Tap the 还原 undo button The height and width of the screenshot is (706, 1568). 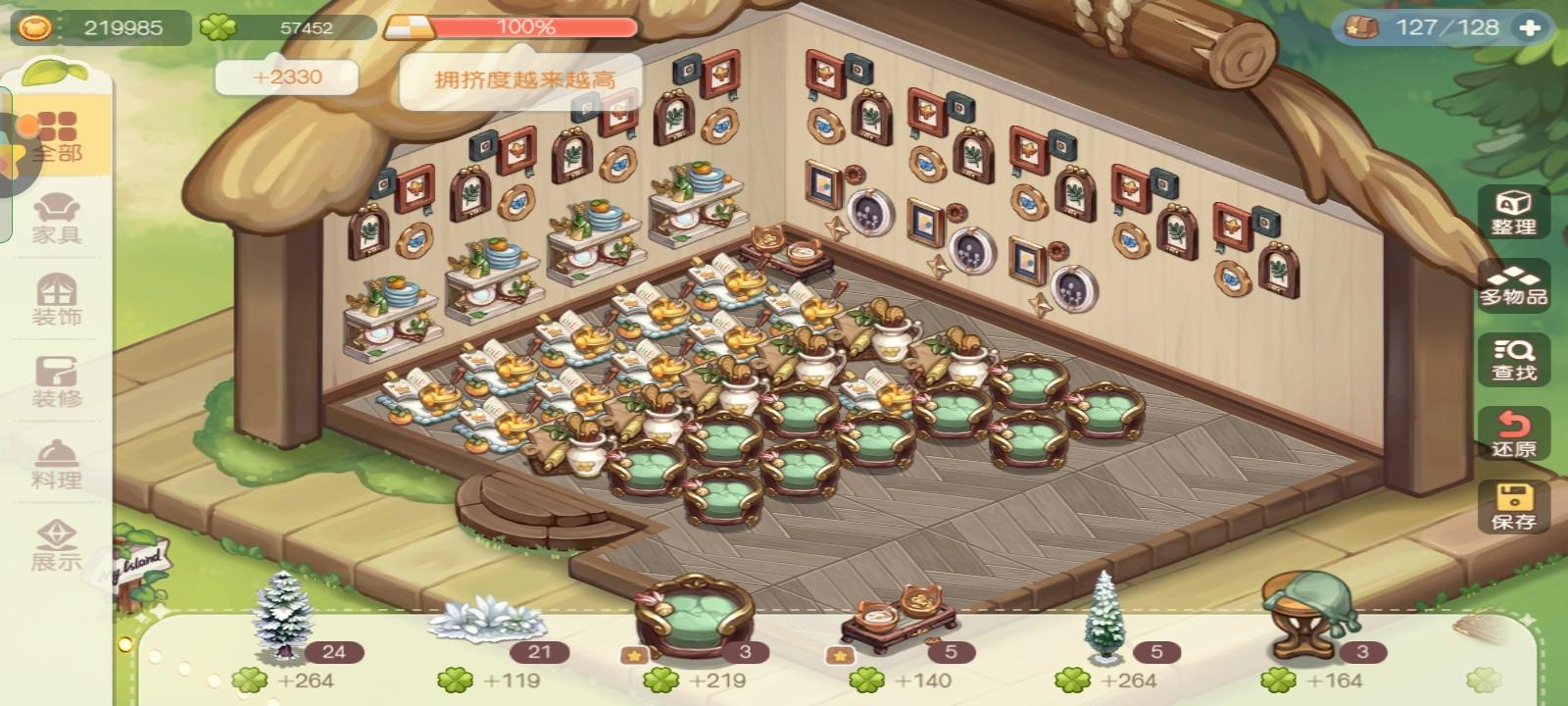click(1515, 434)
